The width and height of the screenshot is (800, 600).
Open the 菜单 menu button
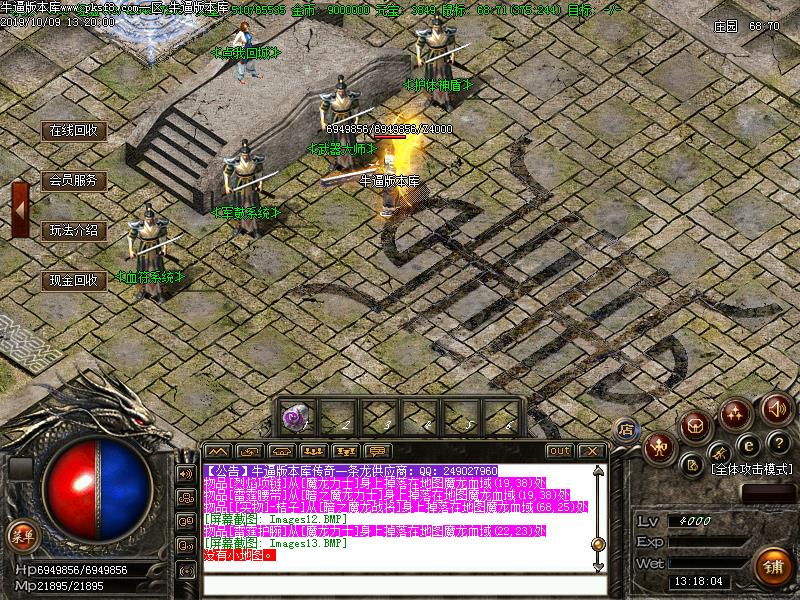coord(22,536)
